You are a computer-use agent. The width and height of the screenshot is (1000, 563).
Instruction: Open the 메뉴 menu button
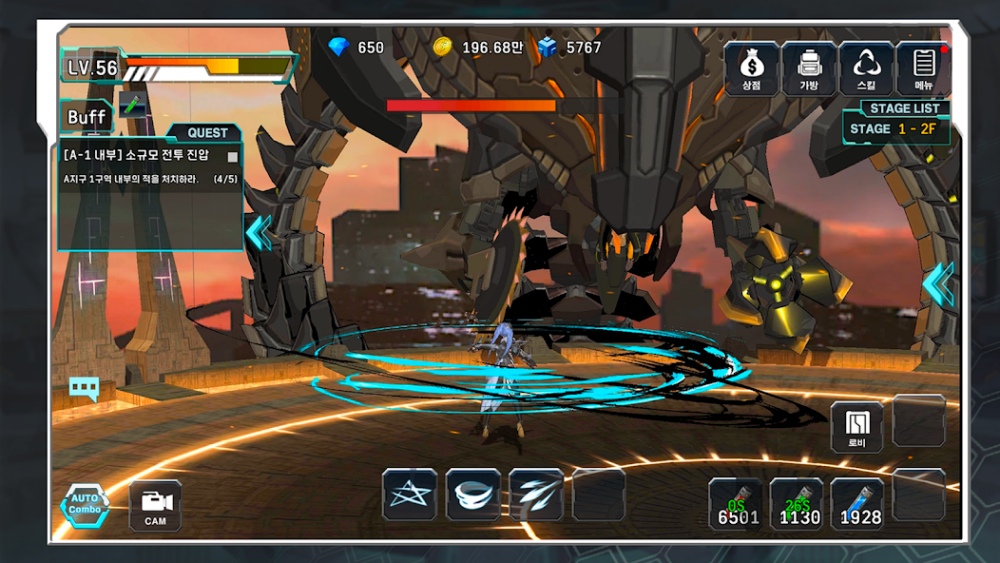(923, 68)
